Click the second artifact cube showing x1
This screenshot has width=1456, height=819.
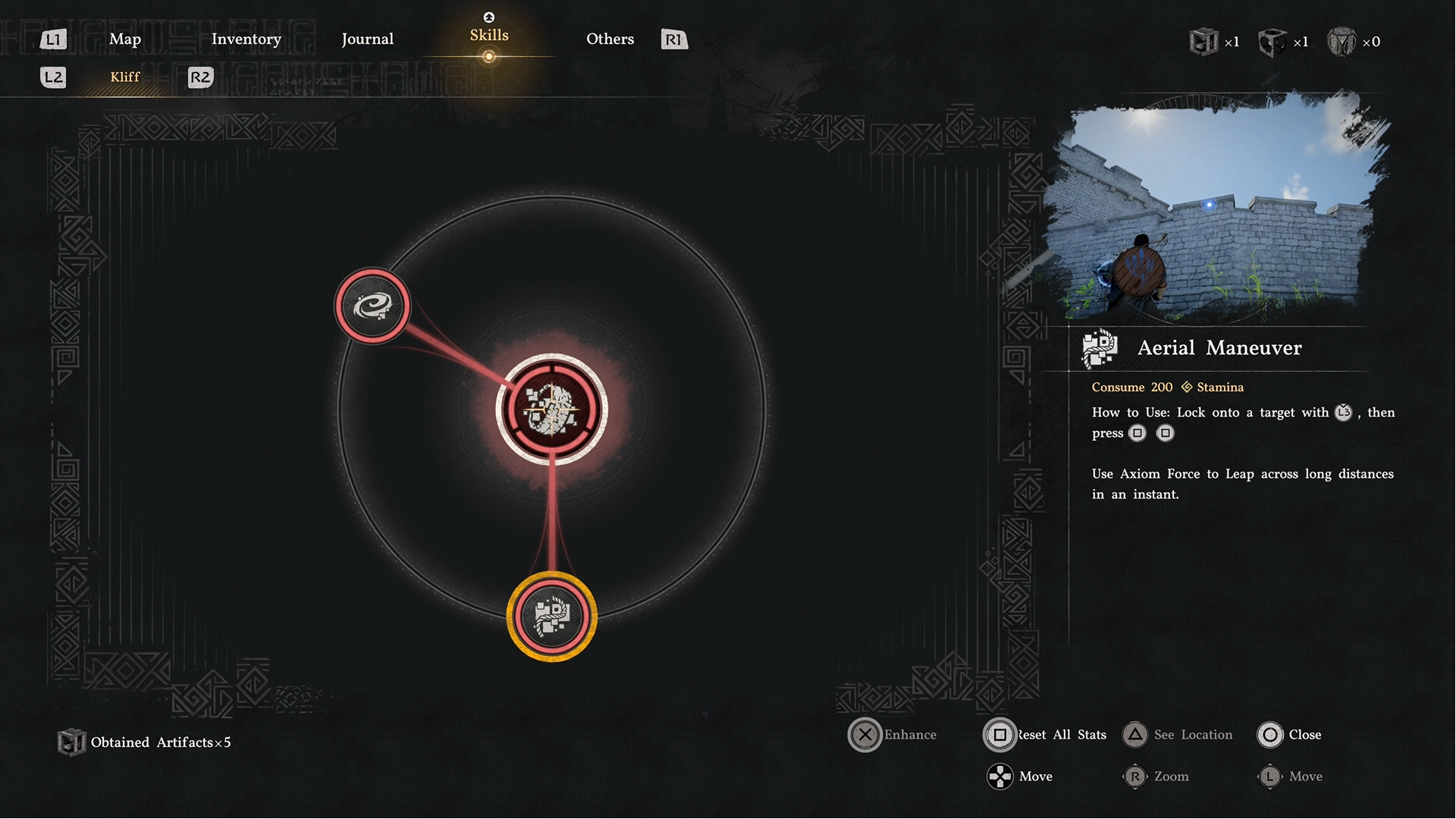coord(1273,42)
